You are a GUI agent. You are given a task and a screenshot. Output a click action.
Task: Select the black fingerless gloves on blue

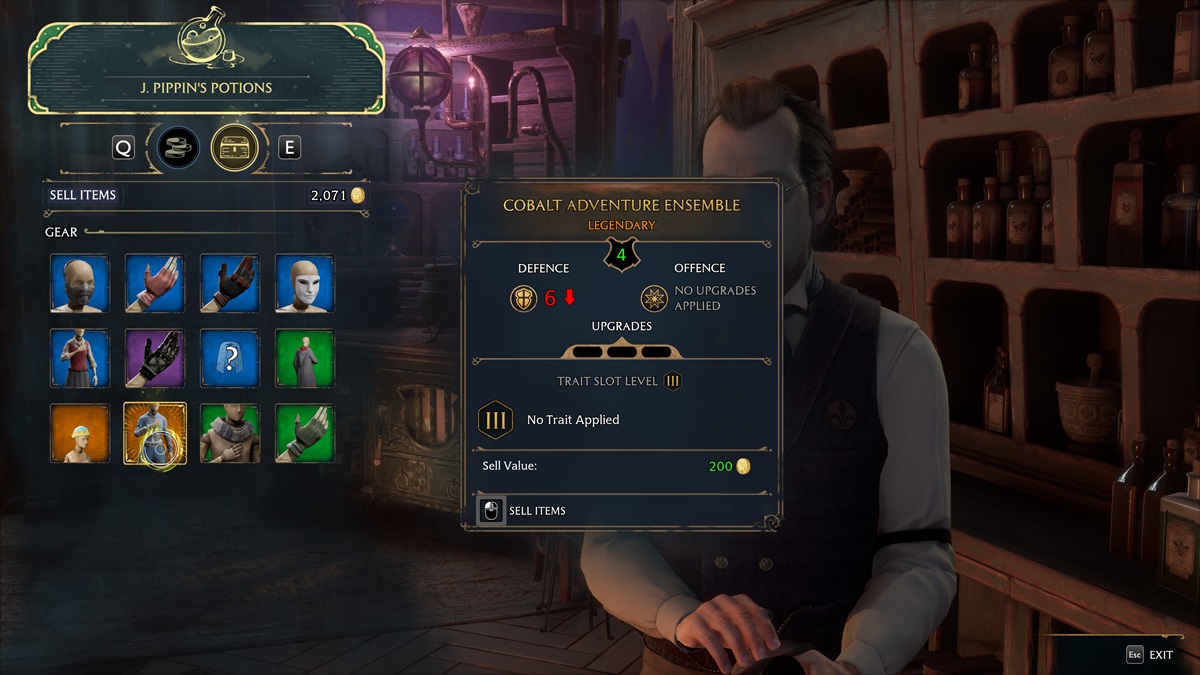click(x=230, y=283)
